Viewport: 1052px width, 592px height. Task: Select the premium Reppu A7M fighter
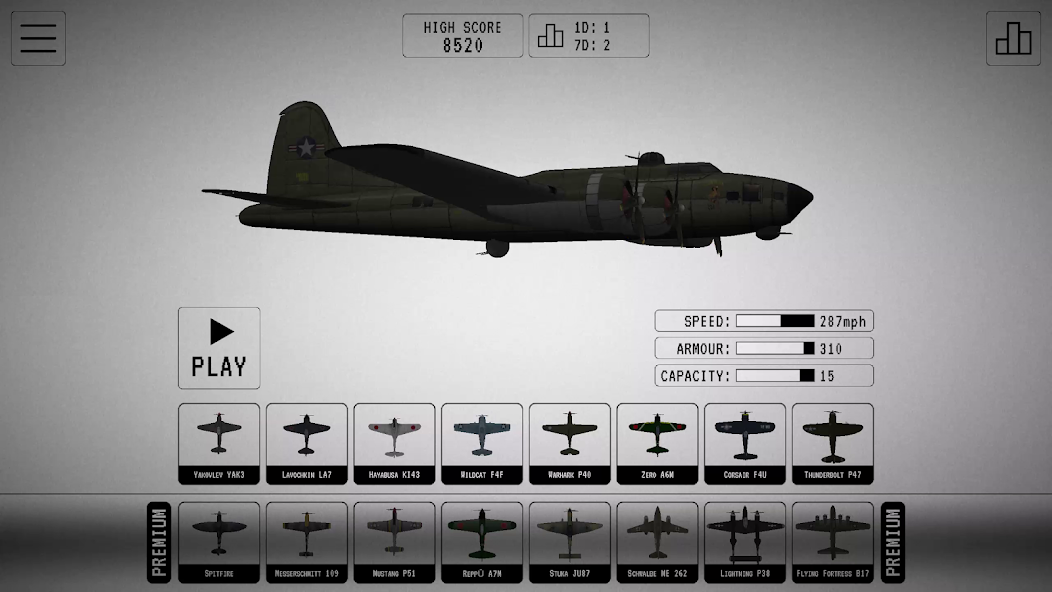click(x=482, y=541)
